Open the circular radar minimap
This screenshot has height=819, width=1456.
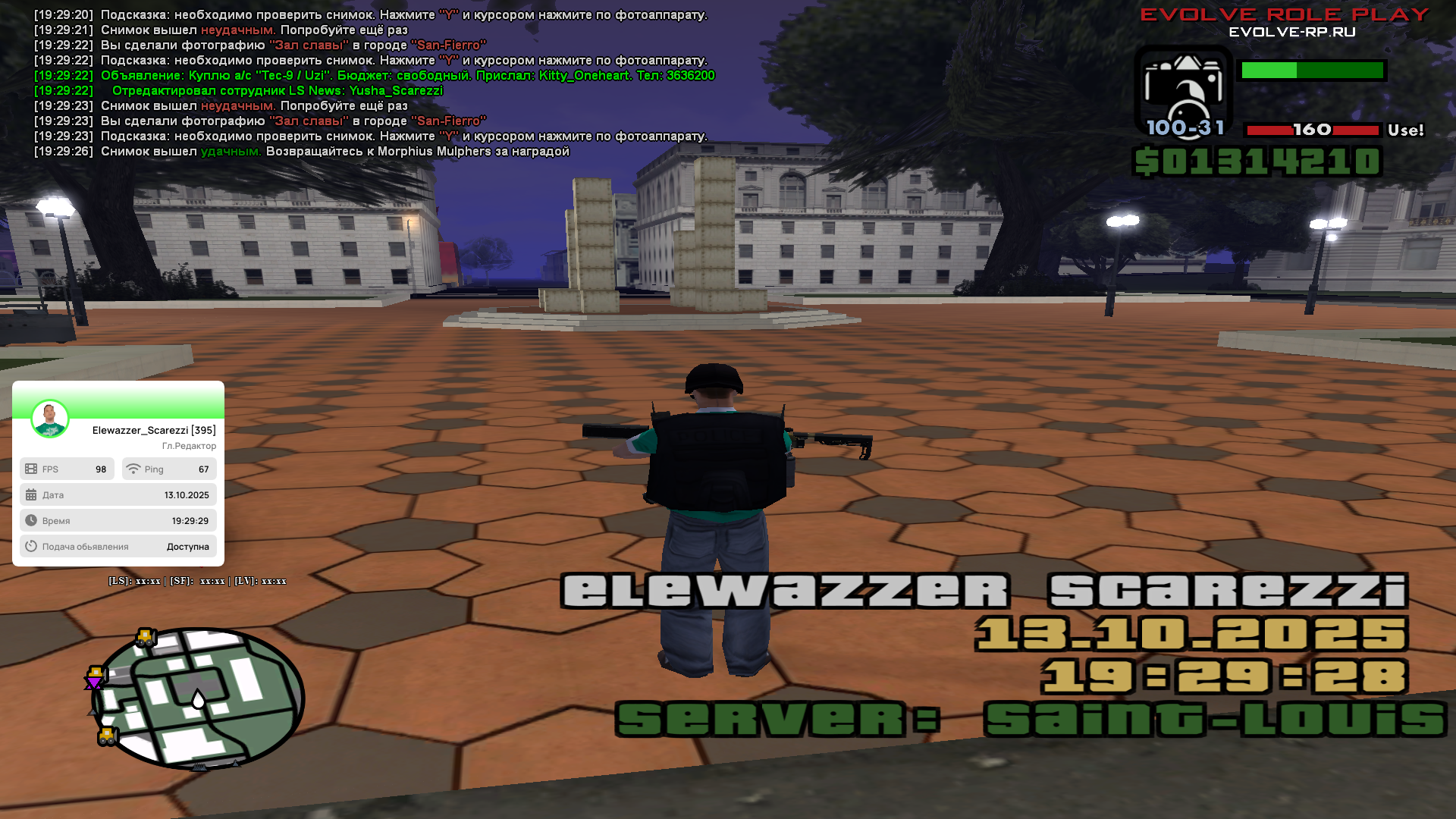199,698
